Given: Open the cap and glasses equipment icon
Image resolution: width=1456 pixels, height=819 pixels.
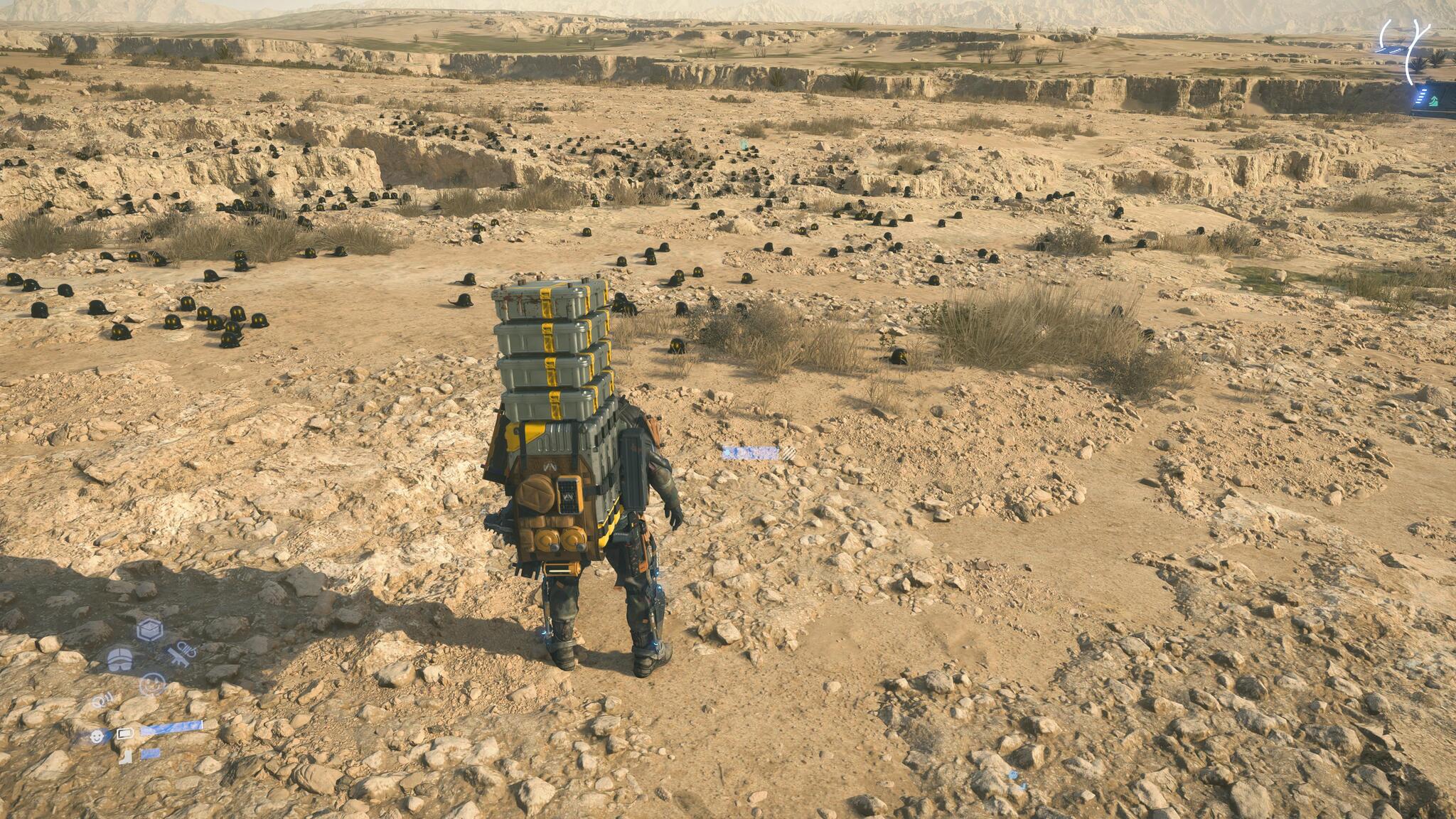Looking at the screenshot, I should tap(120, 660).
